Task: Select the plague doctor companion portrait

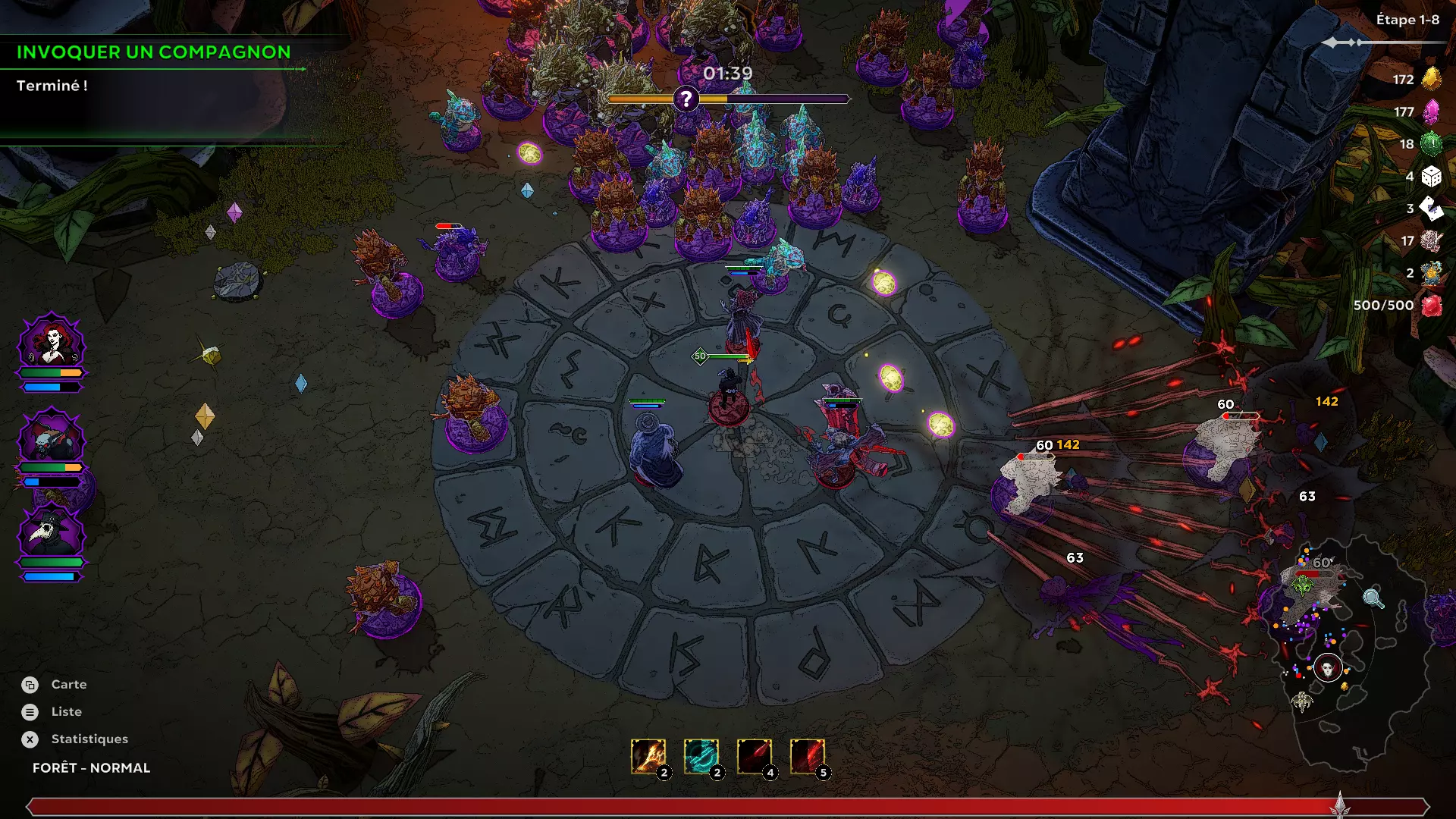Action: 52,532
